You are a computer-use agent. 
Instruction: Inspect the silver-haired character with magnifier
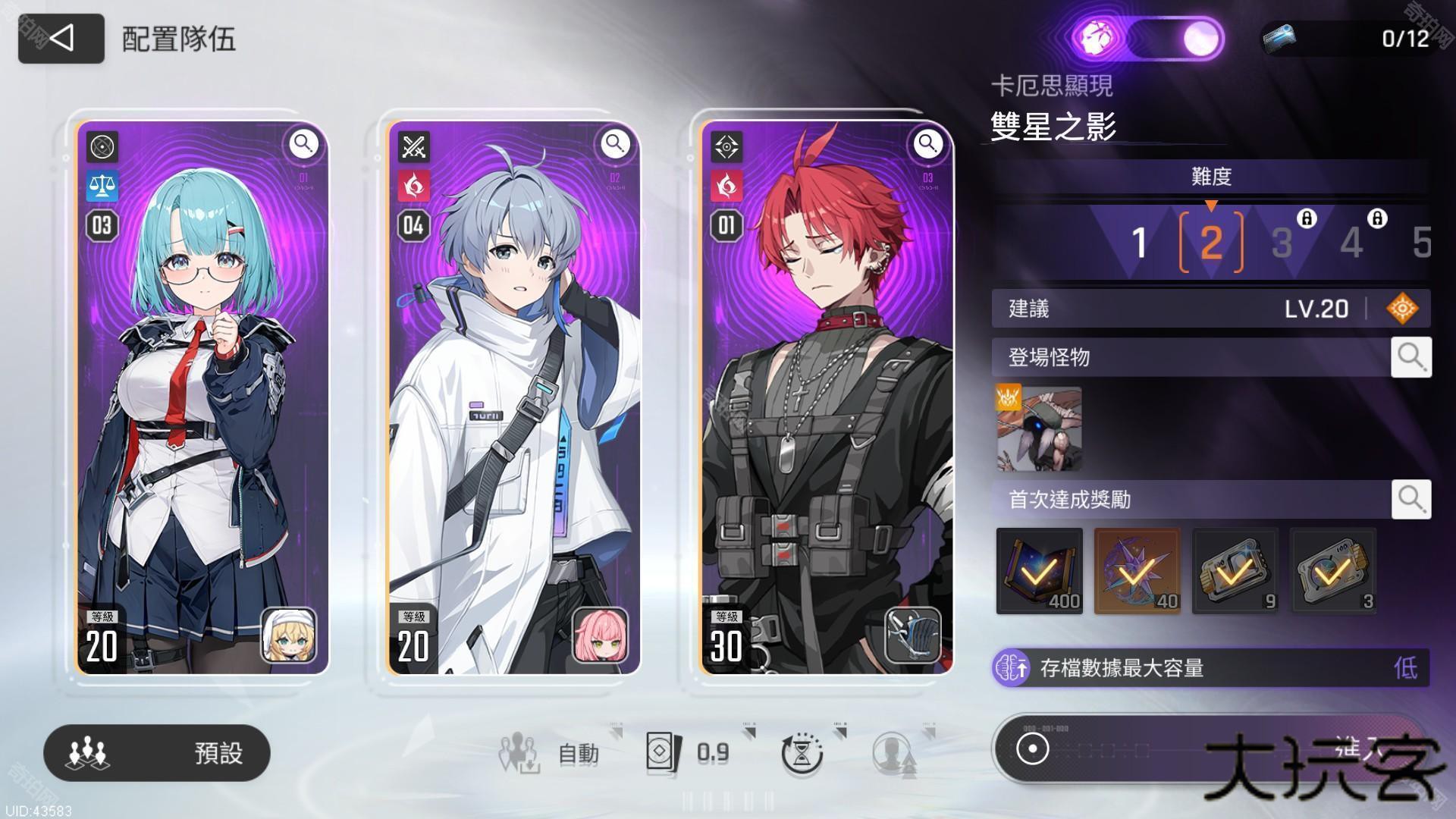[x=615, y=143]
